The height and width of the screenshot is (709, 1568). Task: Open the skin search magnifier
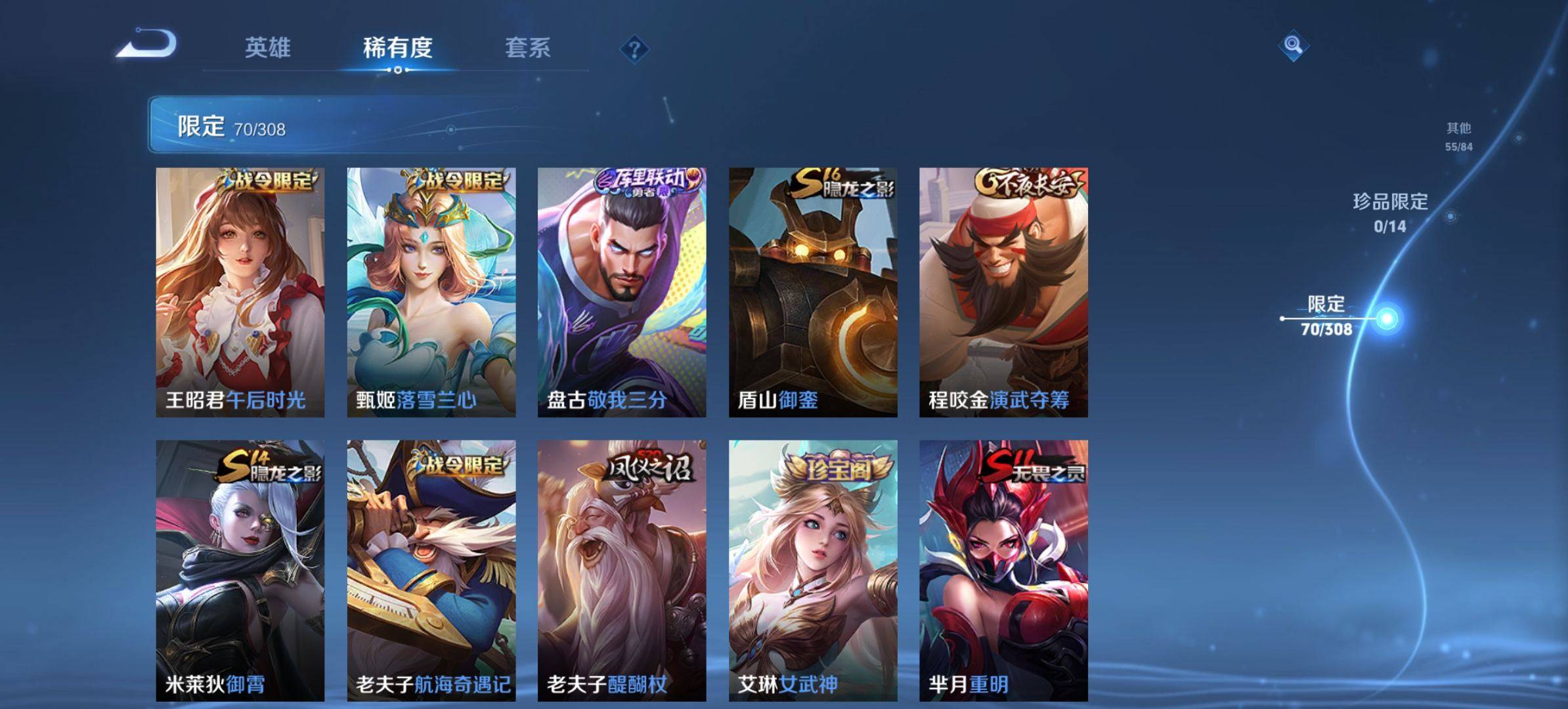point(1293,45)
